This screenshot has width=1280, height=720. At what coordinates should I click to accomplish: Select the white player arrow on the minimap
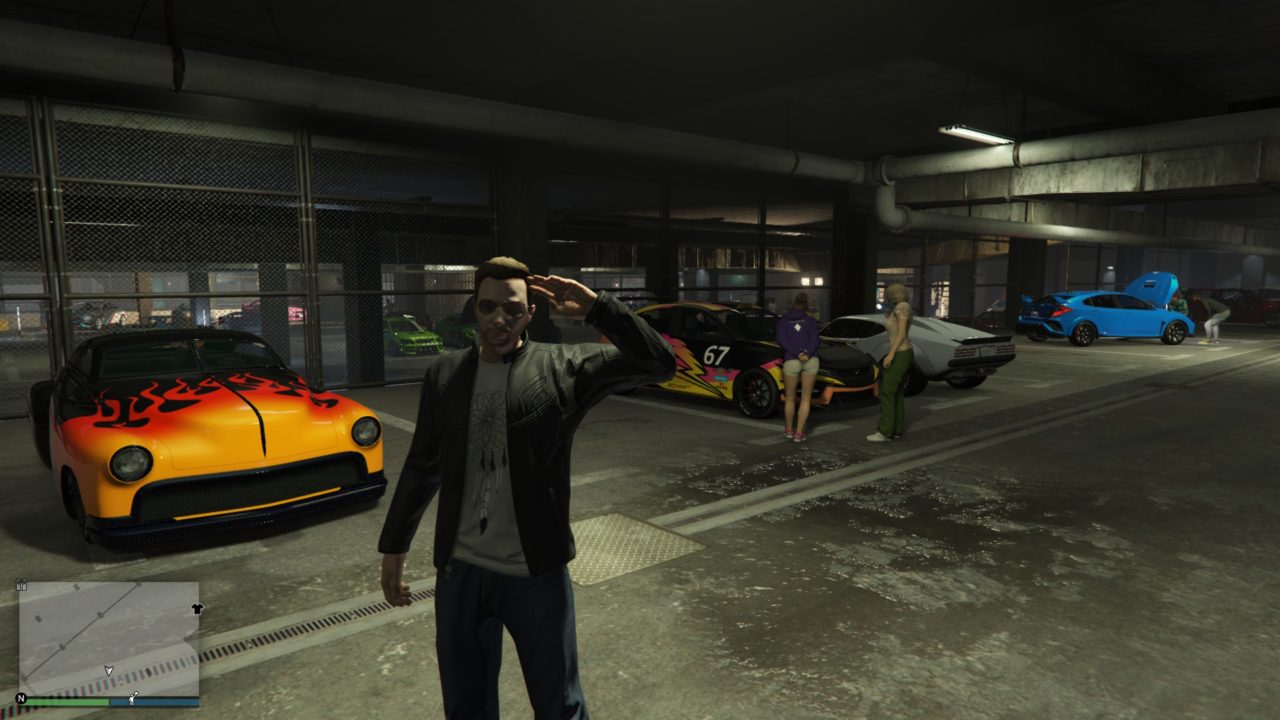click(x=108, y=671)
